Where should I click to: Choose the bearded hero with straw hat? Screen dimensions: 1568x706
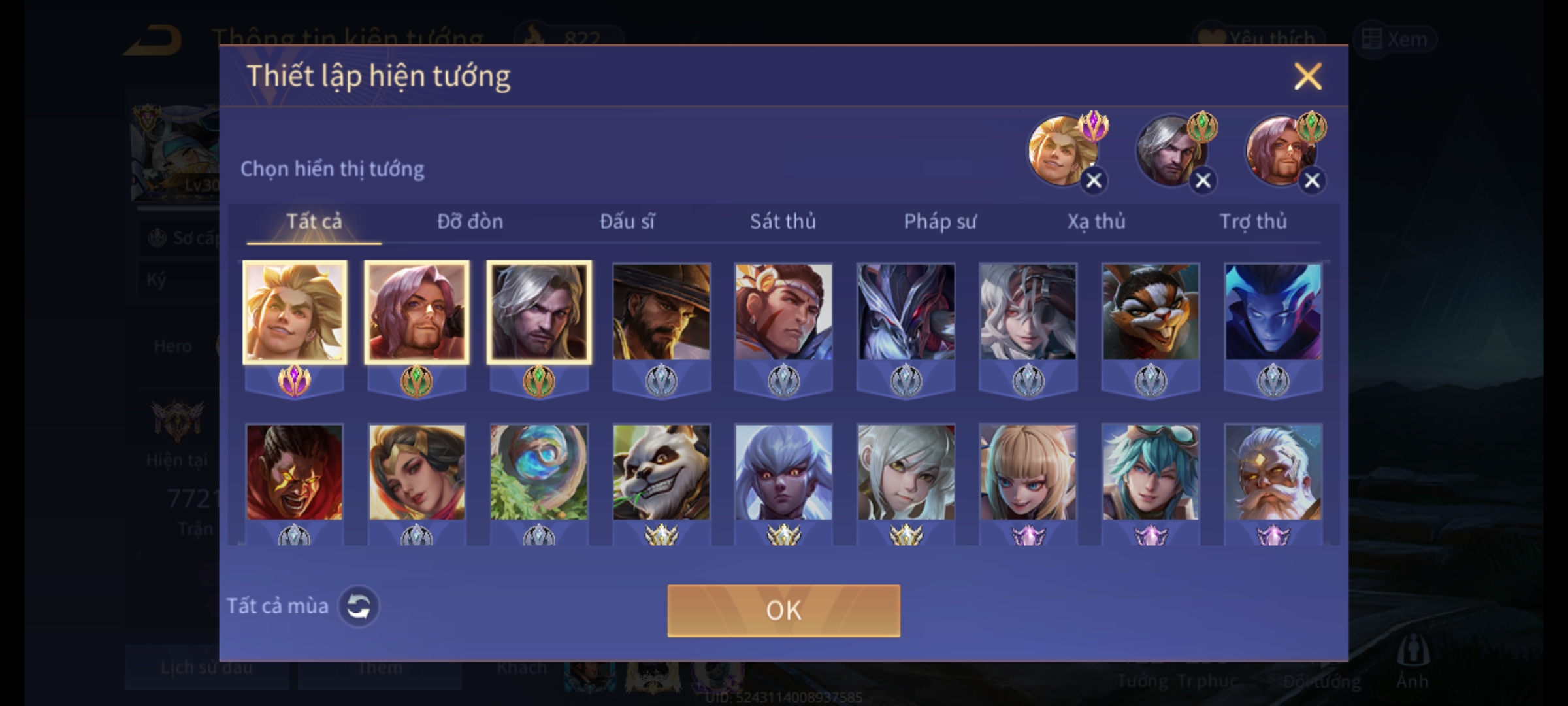[661, 312]
